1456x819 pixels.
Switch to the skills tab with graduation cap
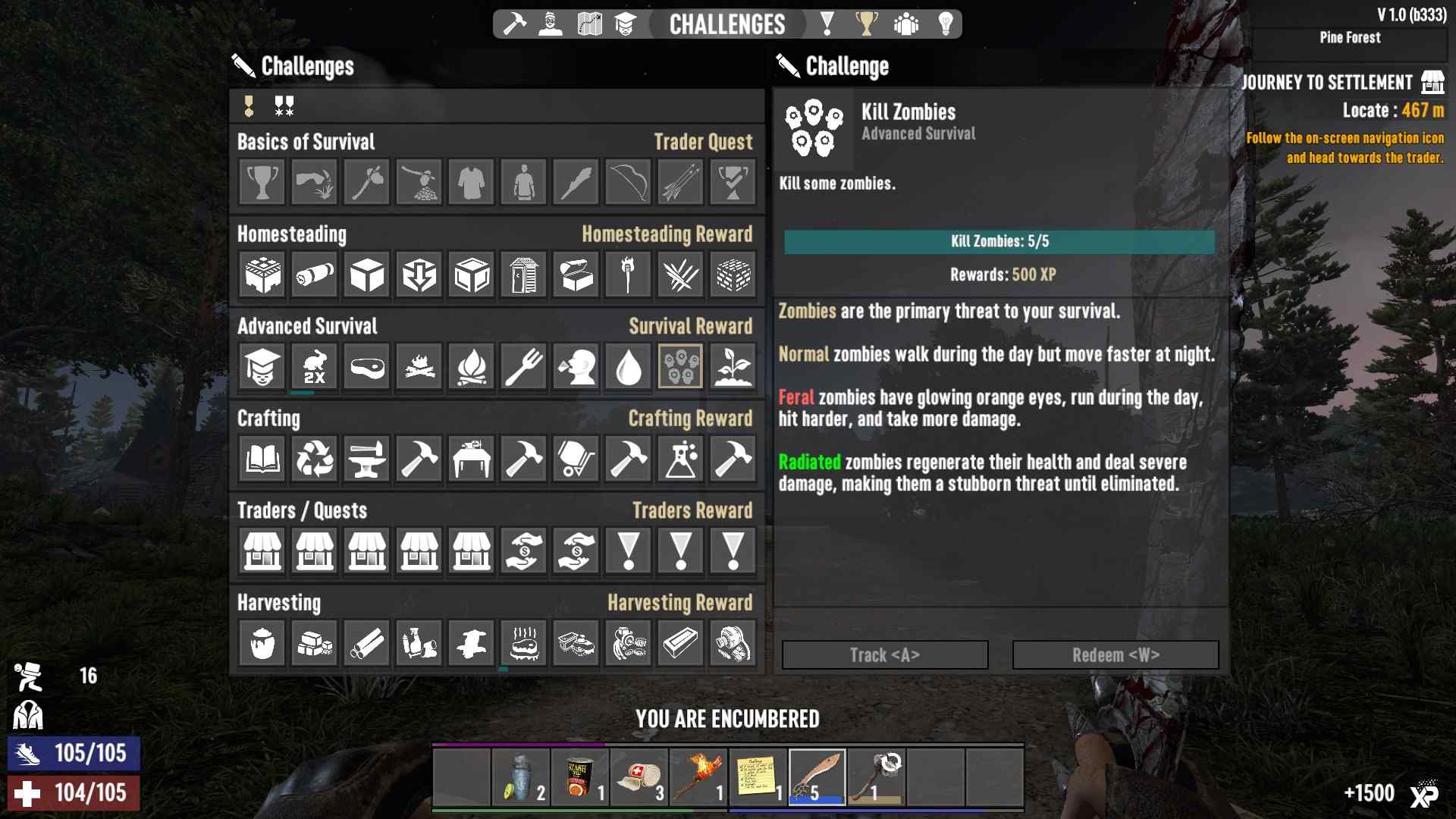point(625,24)
